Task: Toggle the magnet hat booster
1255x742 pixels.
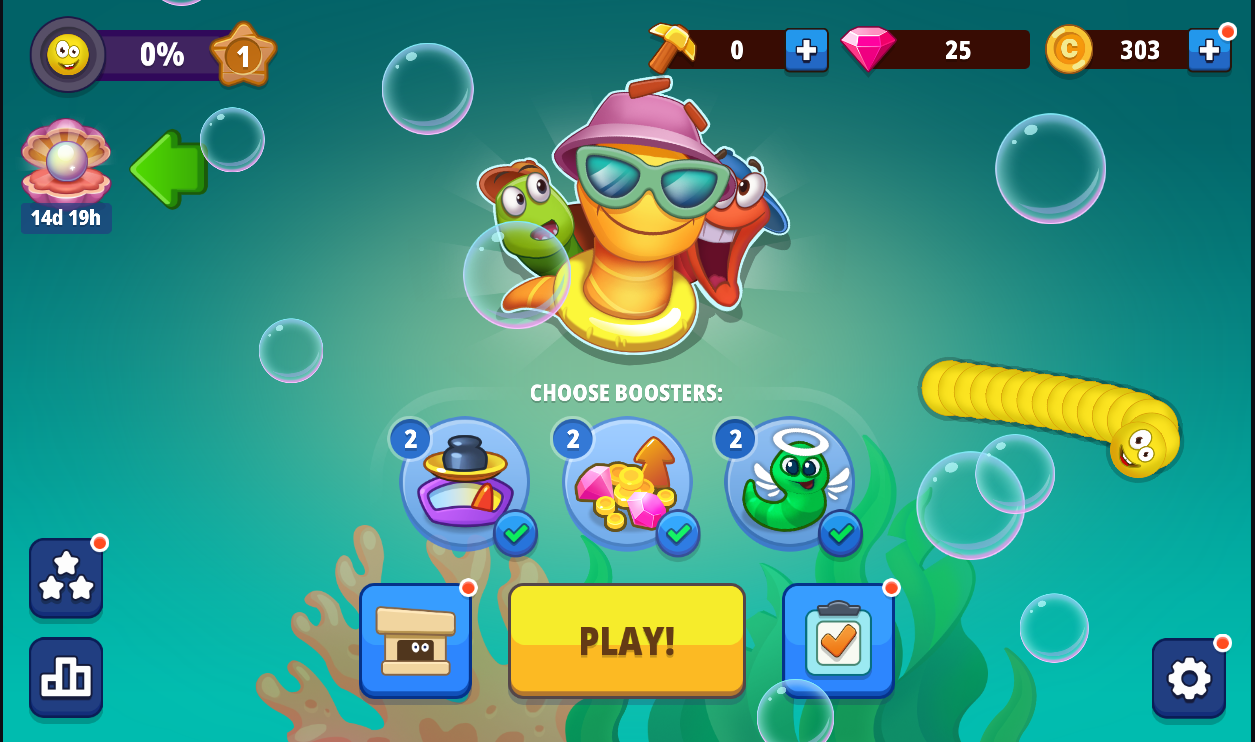Action: click(465, 482)
